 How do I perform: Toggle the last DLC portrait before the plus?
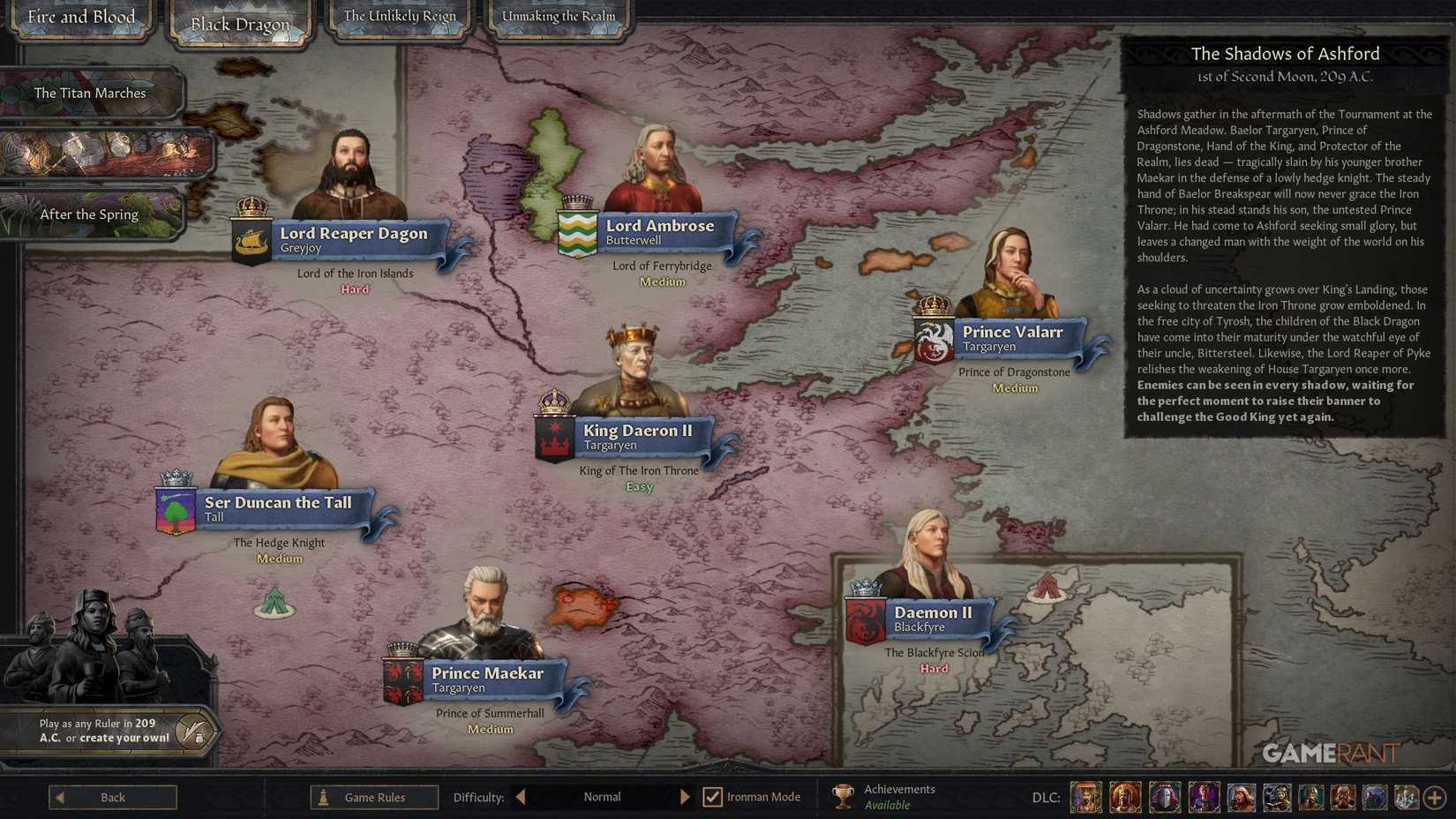click(x=1405, y=796)
